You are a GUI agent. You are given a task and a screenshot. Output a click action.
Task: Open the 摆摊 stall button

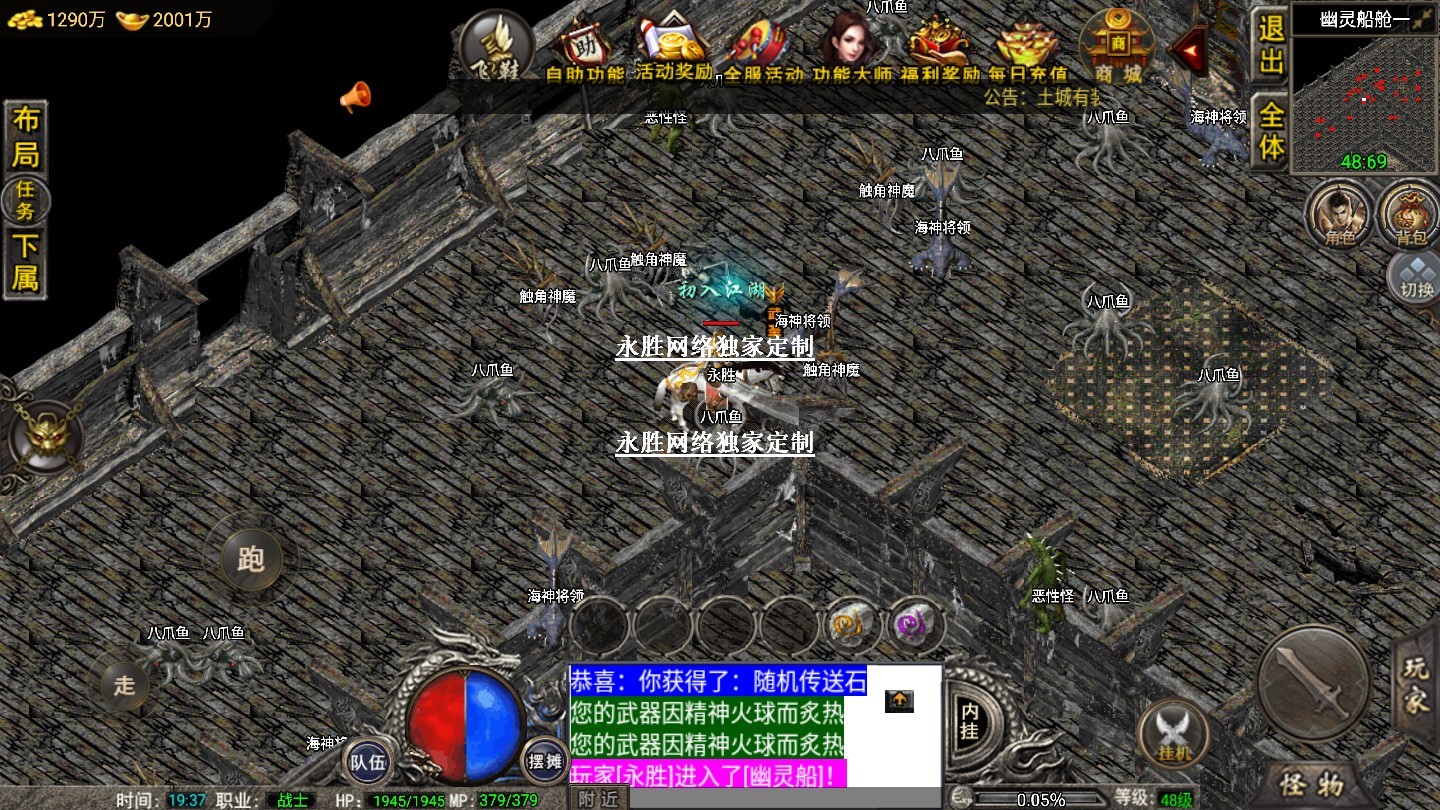[x=545, y=762]
